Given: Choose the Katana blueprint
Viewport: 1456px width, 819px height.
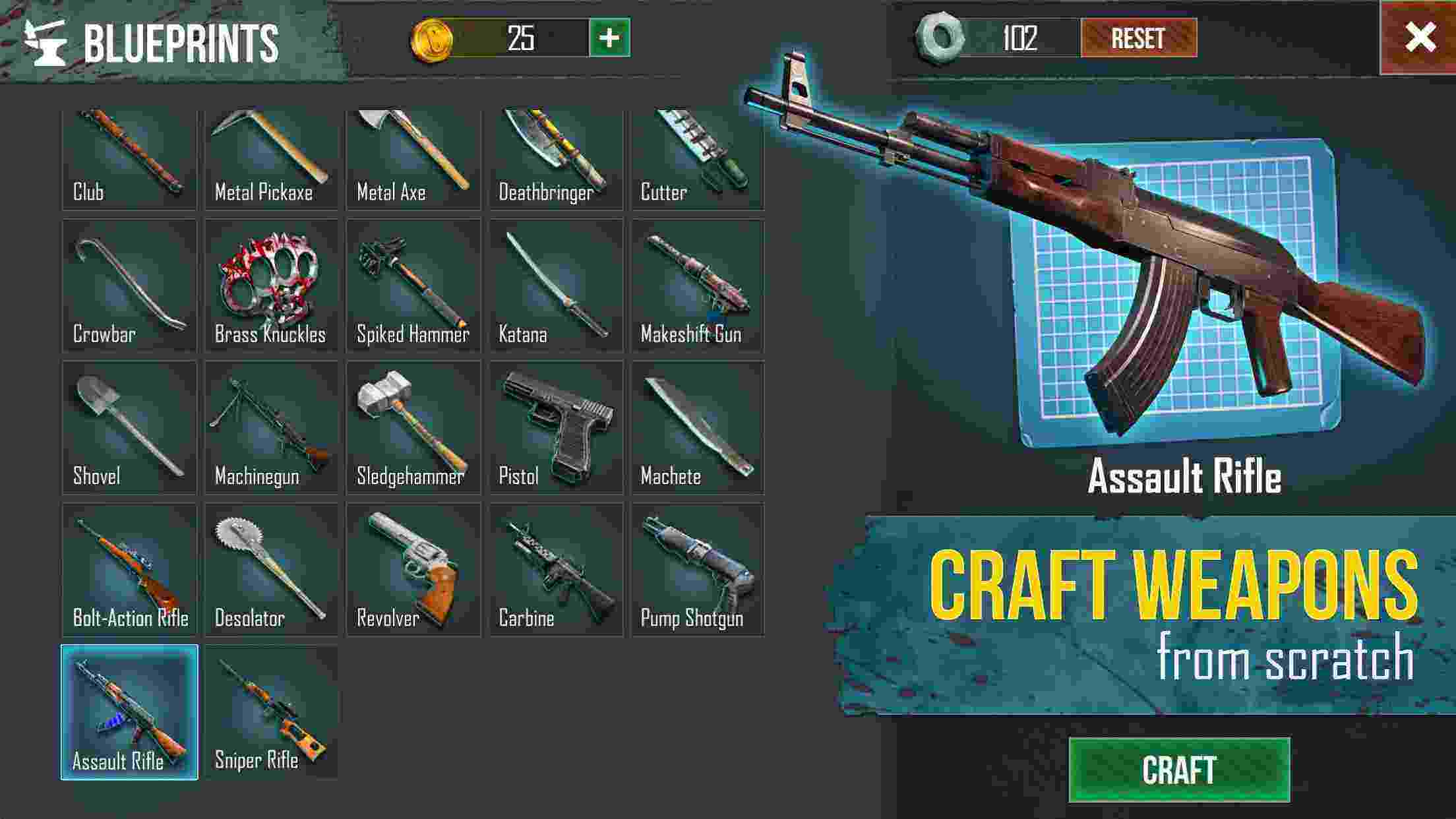Looking at the screenshot, I should point(556,286).
